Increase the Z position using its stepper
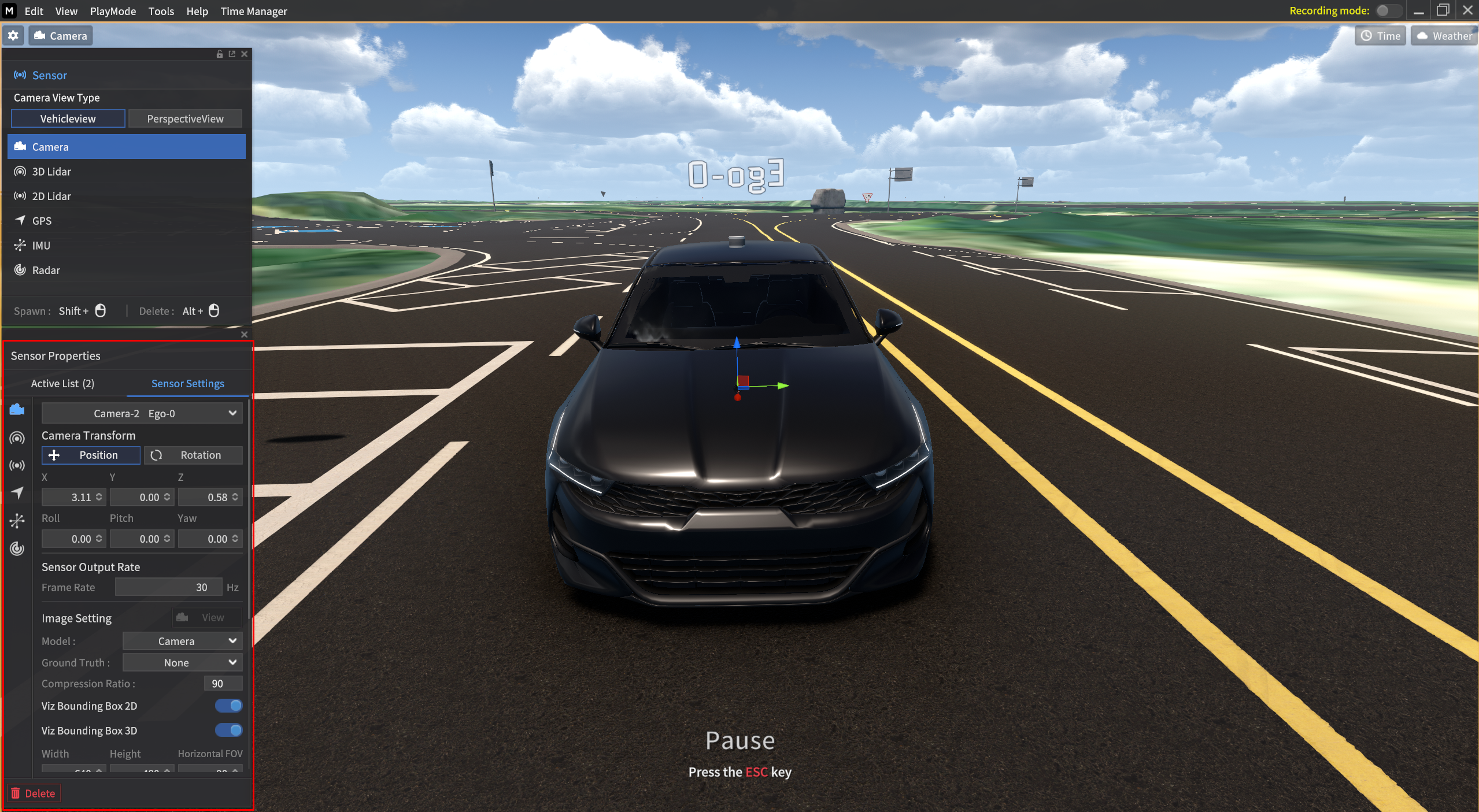Image resolution: width=1479 pixels, height=812 pixels. pyautogui.click(x=236, y=494)
